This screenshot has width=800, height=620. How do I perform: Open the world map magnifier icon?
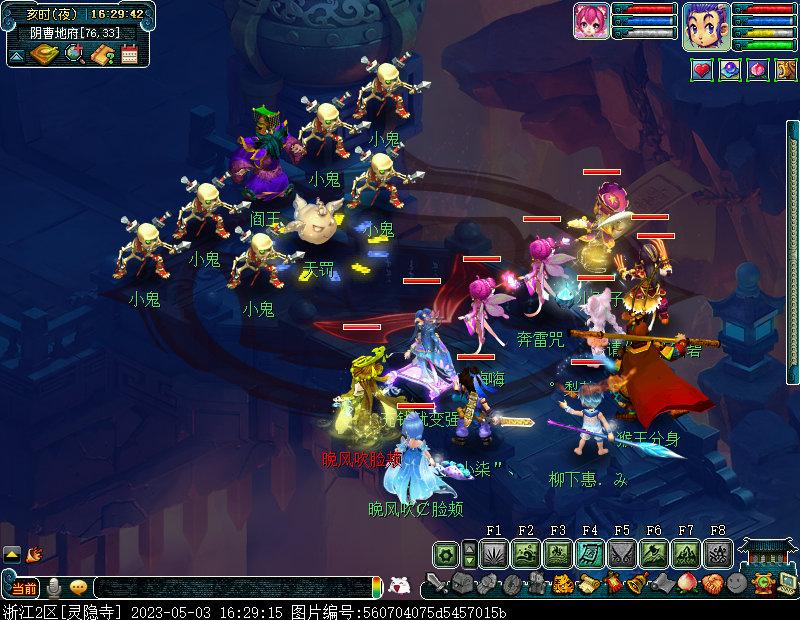(75, 54)
